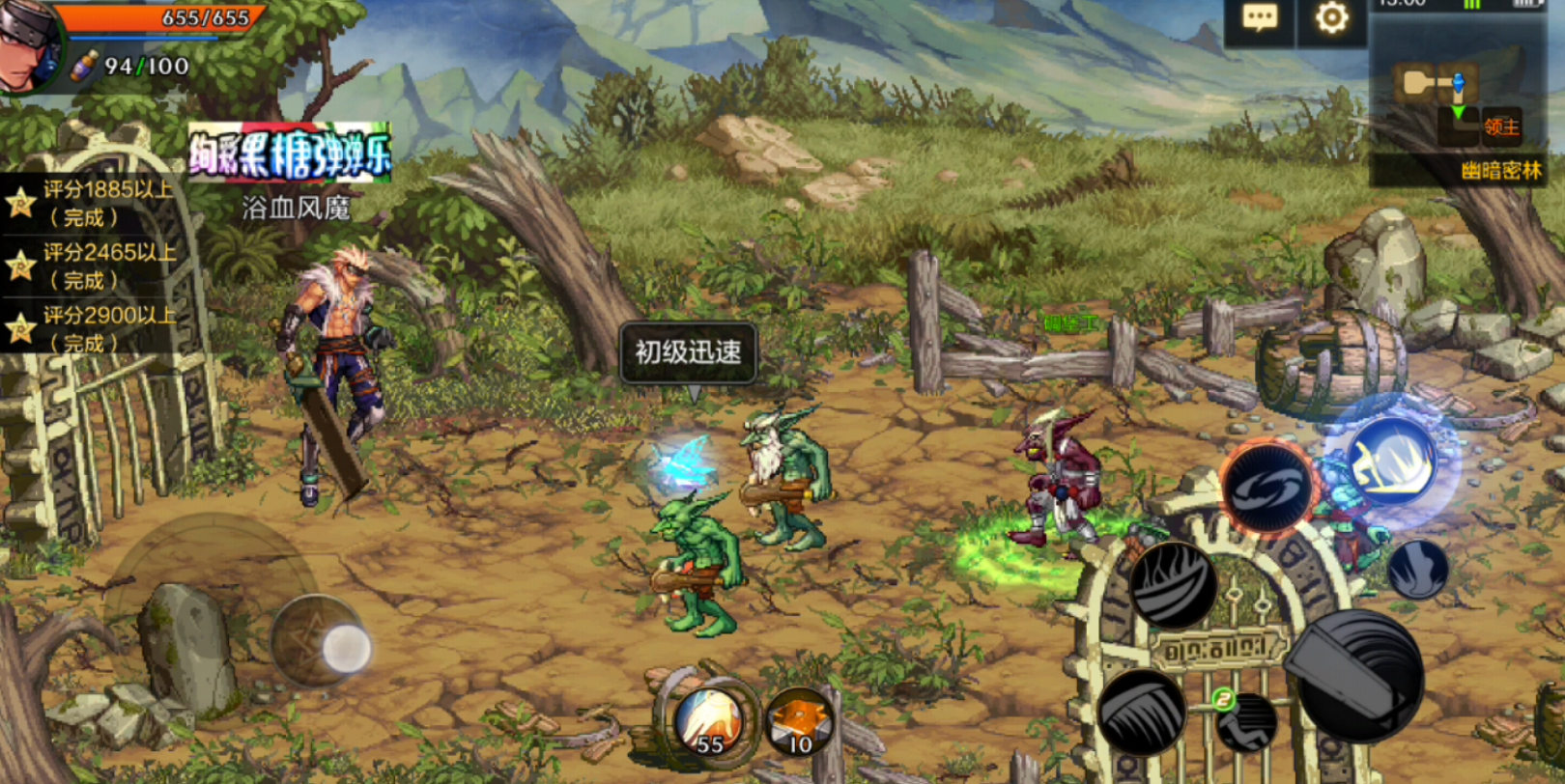The height and width of the screenshot is (784, 1565).
Task: Activate the blue glowing ground-spike skill
Action: pos(1392,462)
